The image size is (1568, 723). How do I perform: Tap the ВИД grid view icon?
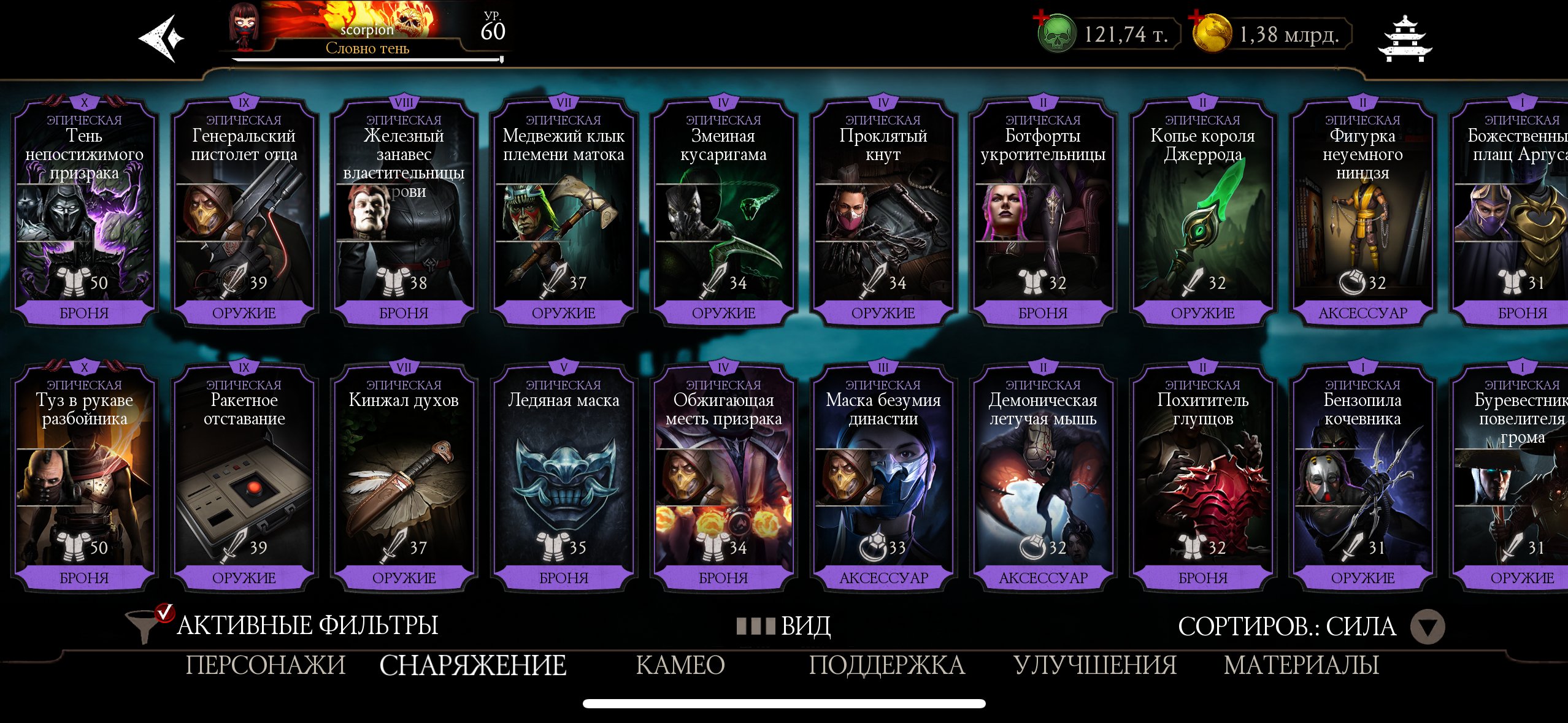click(x=757, y=627)
